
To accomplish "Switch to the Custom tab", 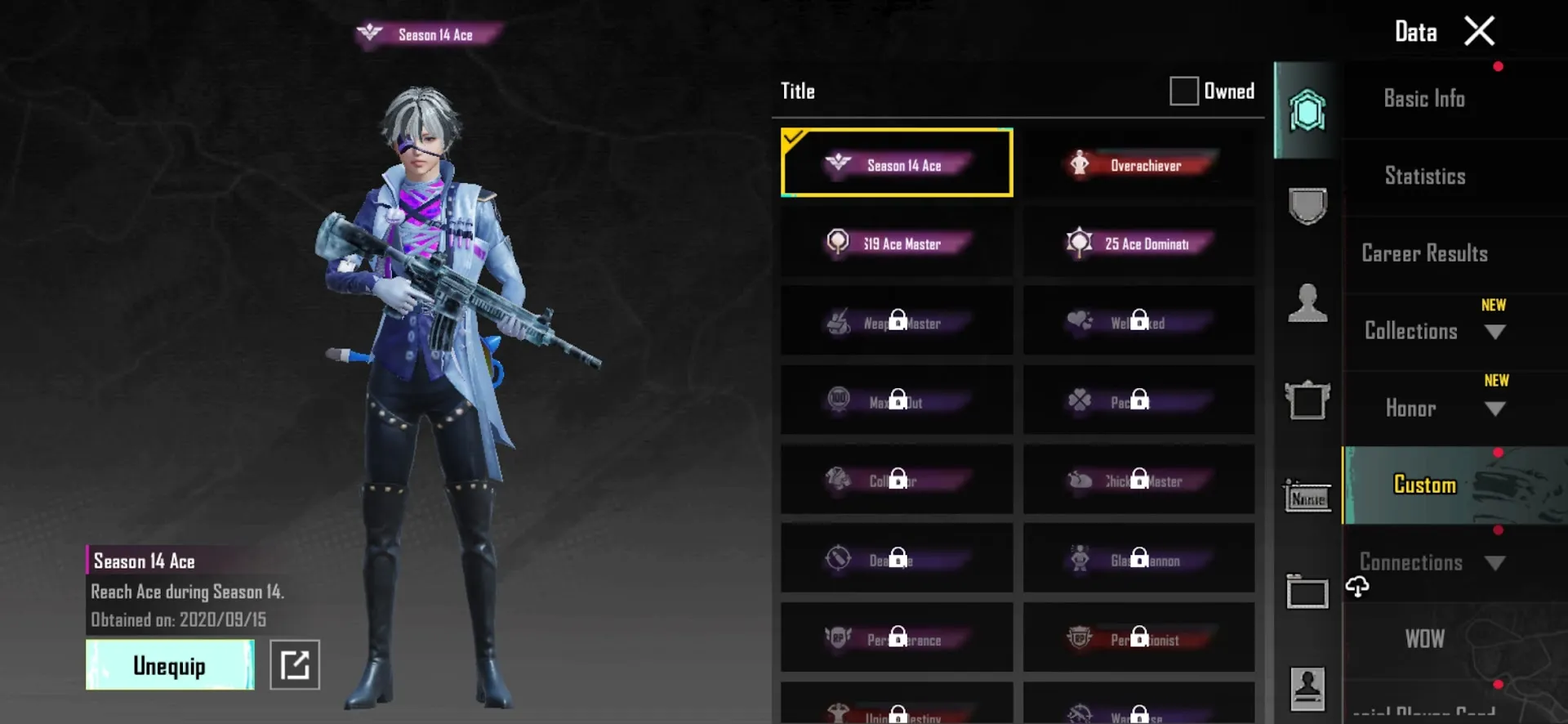I will [1424, 484].
